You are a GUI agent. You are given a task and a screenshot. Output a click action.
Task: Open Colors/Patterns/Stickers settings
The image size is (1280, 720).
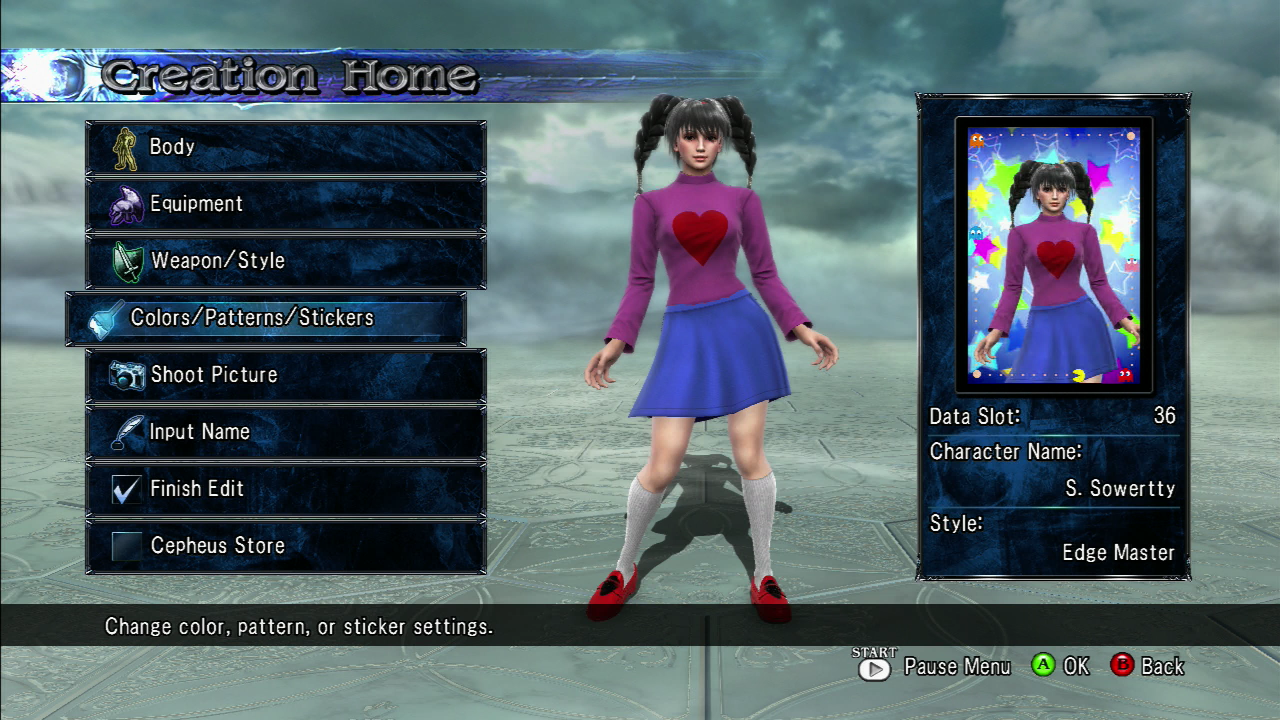pos(266,318)
